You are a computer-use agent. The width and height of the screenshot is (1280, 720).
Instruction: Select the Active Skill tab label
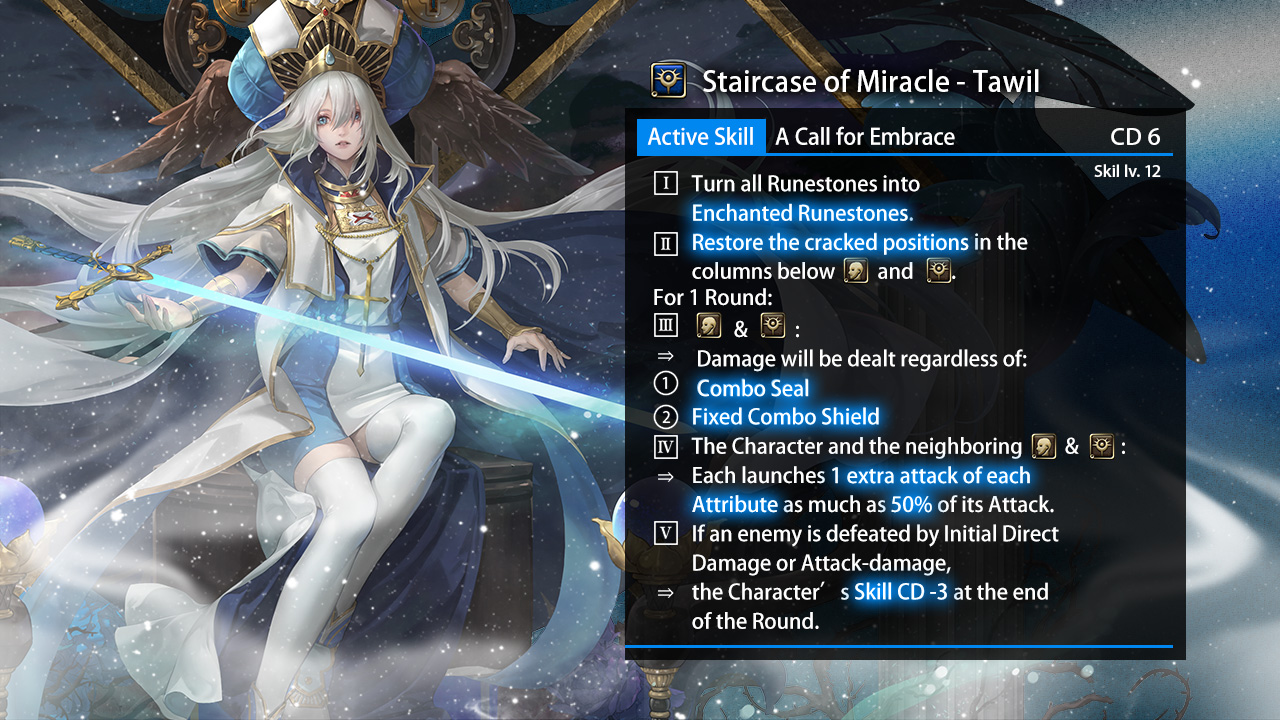[700, 137]
